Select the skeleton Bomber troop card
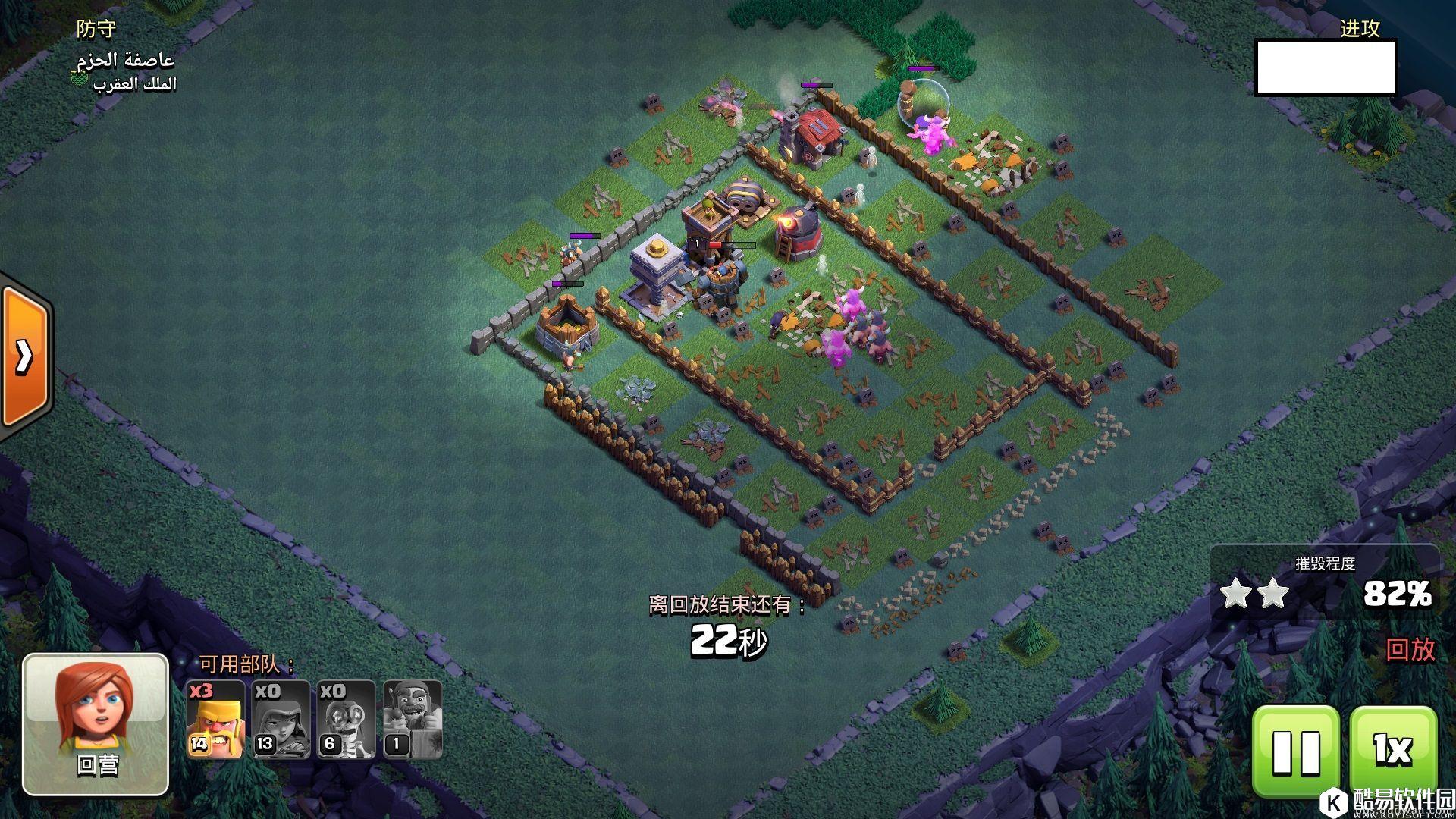The width and height of the screenshot is (1456, 819). coord(346,719)
